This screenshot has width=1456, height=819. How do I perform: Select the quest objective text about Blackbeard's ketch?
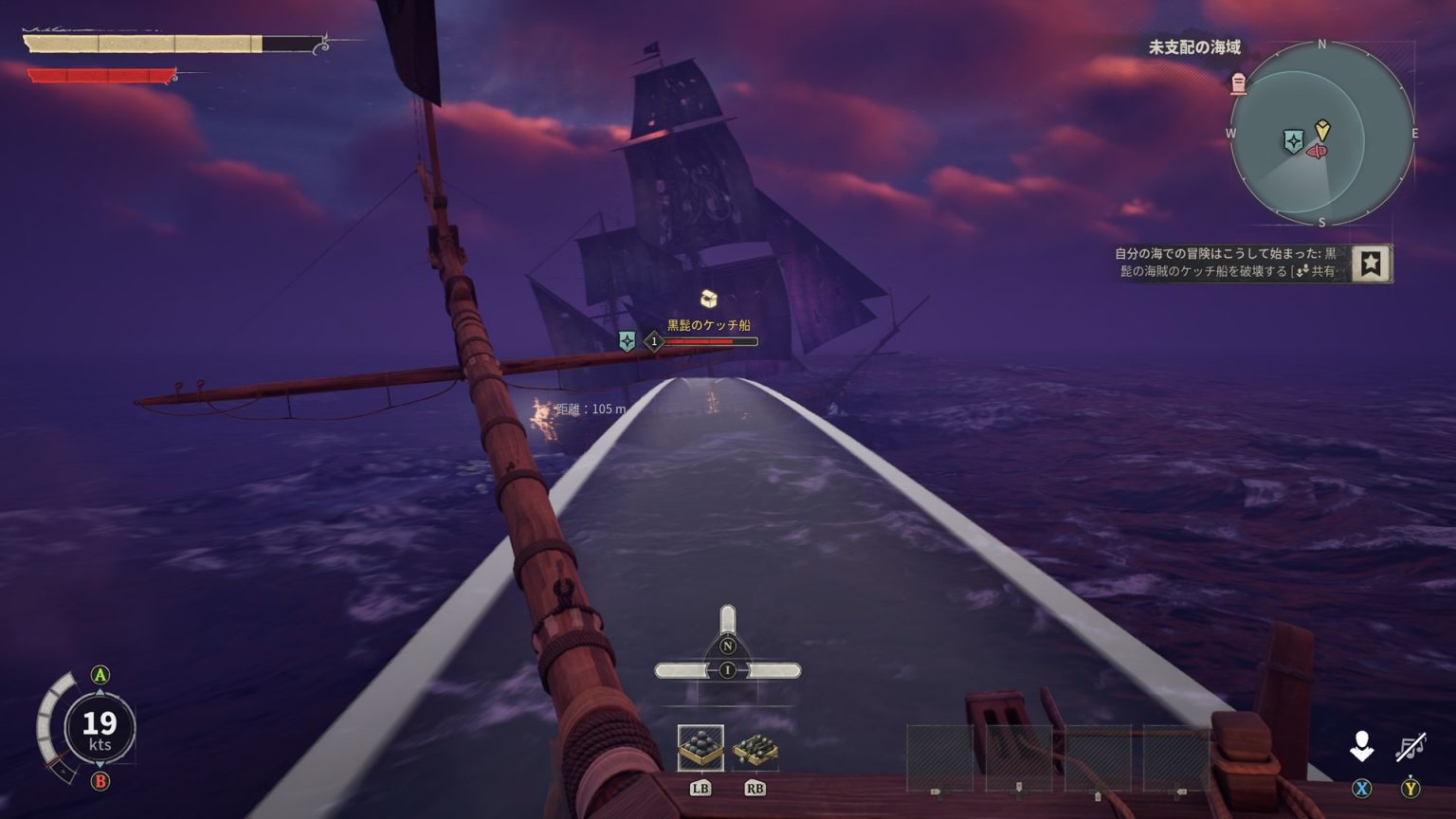1228,263
